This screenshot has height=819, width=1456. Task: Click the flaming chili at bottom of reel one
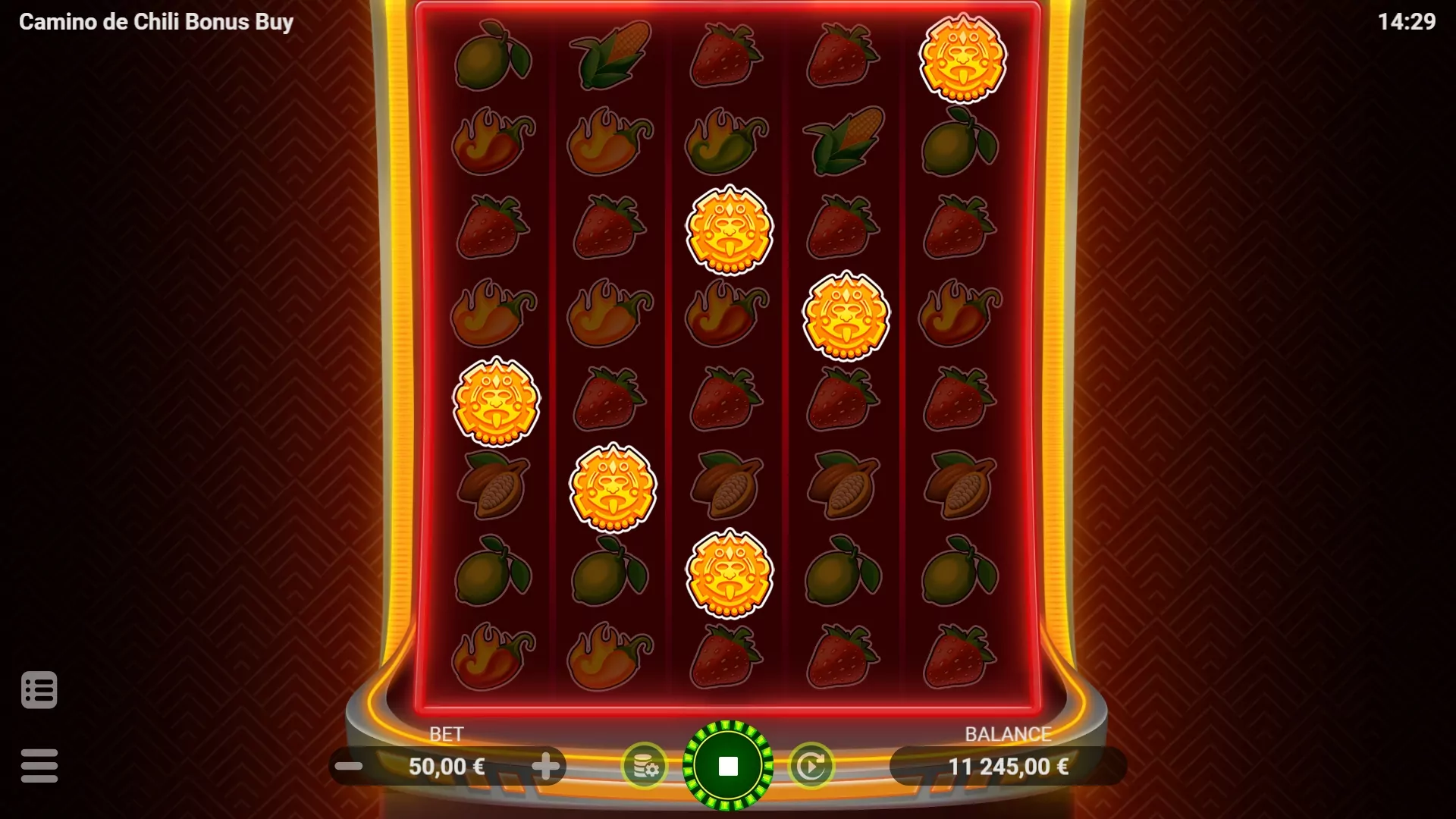click(494, 657)
